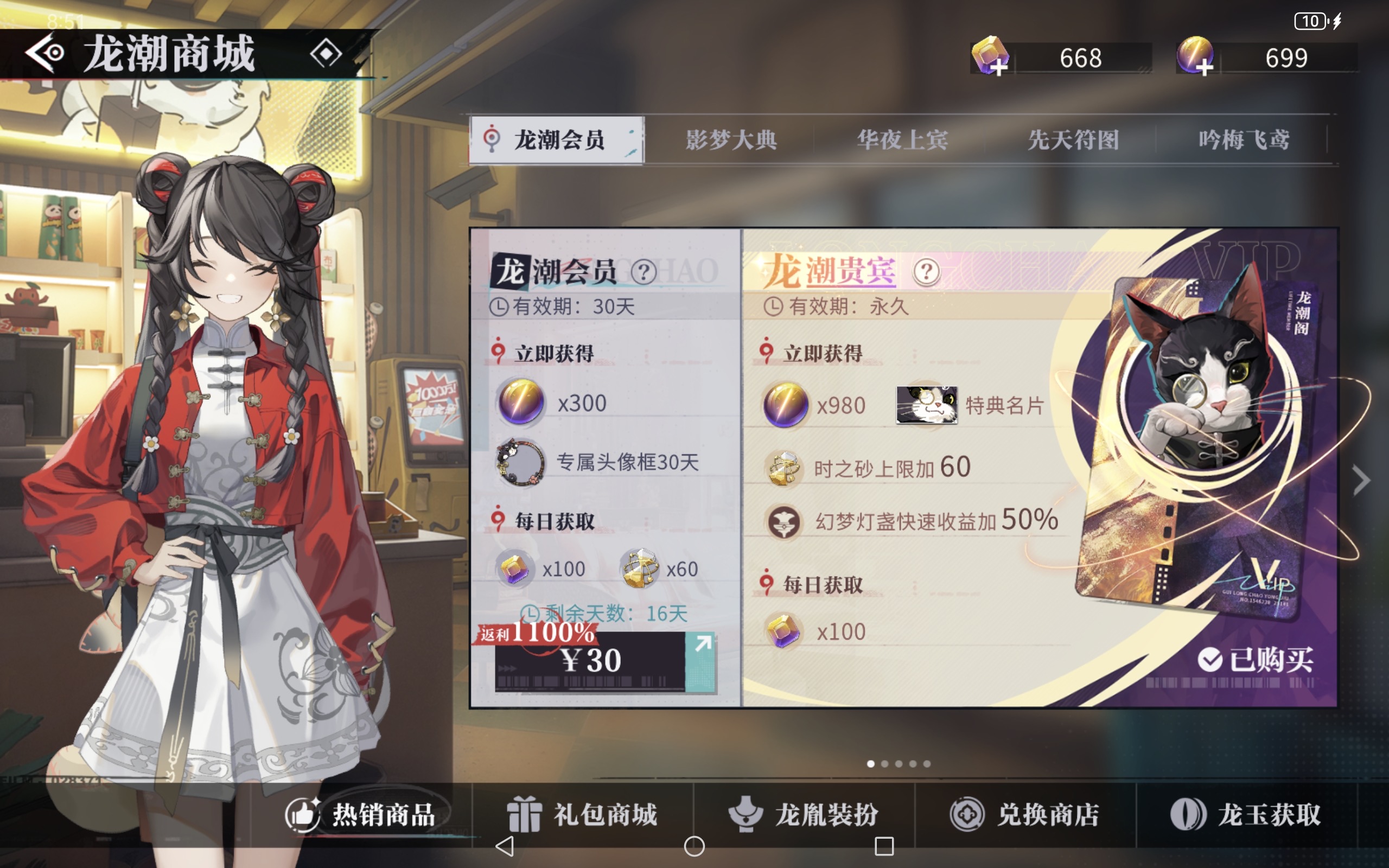
Task: Select the 龙潮会员 tab
Action: (x=557, y=140)
